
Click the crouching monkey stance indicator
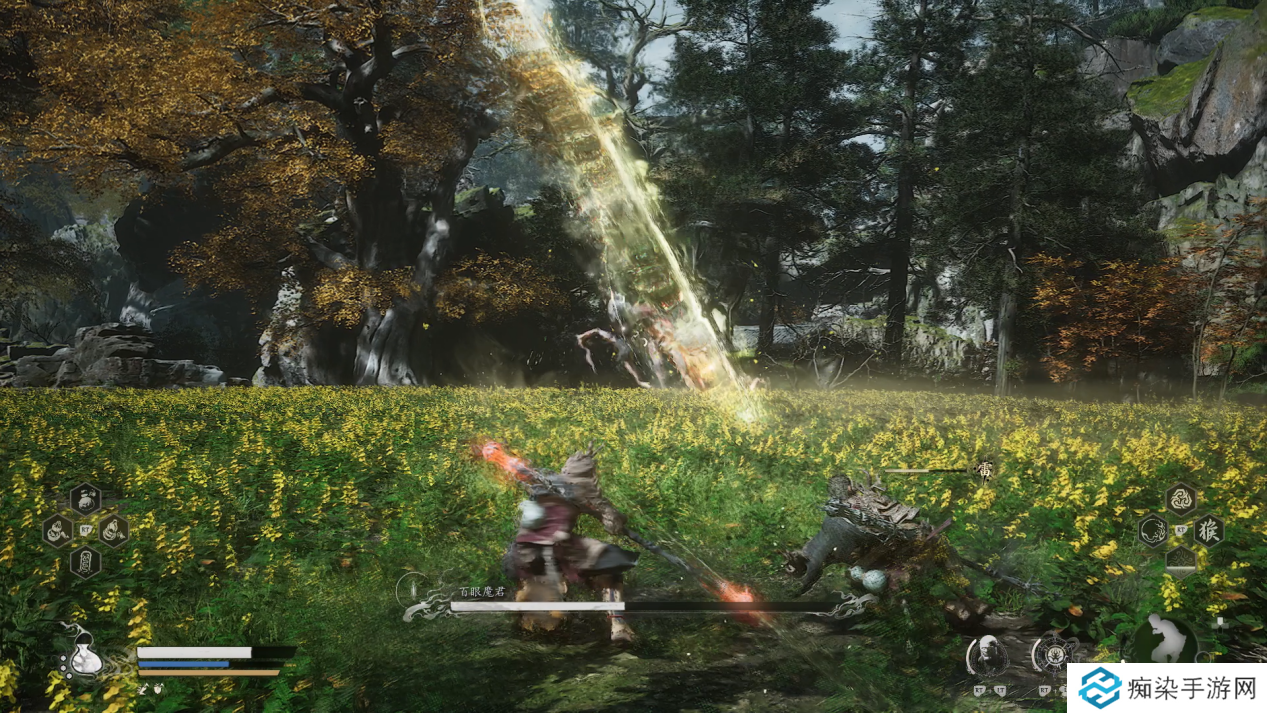tap(1164, 638)
